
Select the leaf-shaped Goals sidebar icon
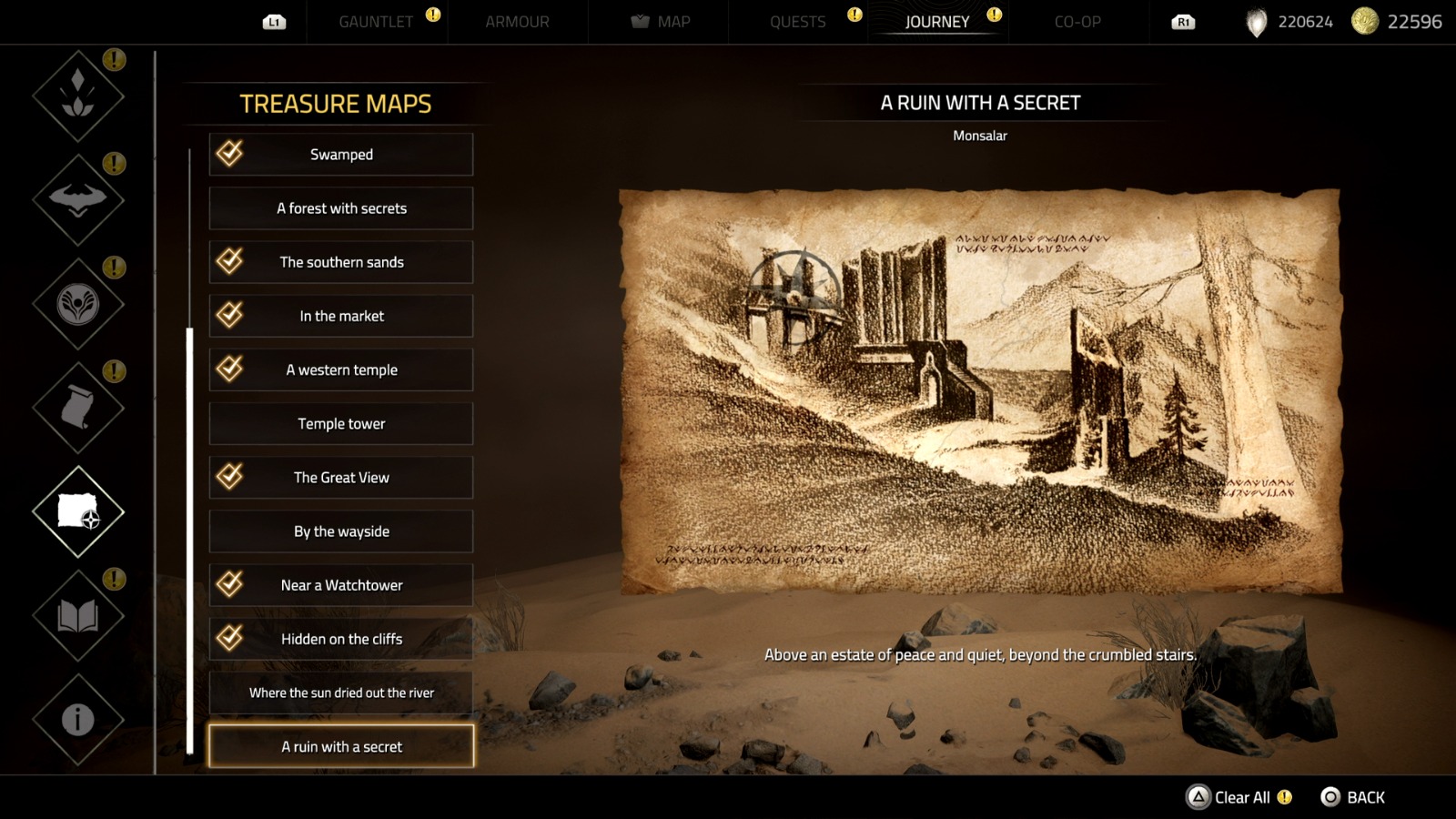click(x=77, y=94)
